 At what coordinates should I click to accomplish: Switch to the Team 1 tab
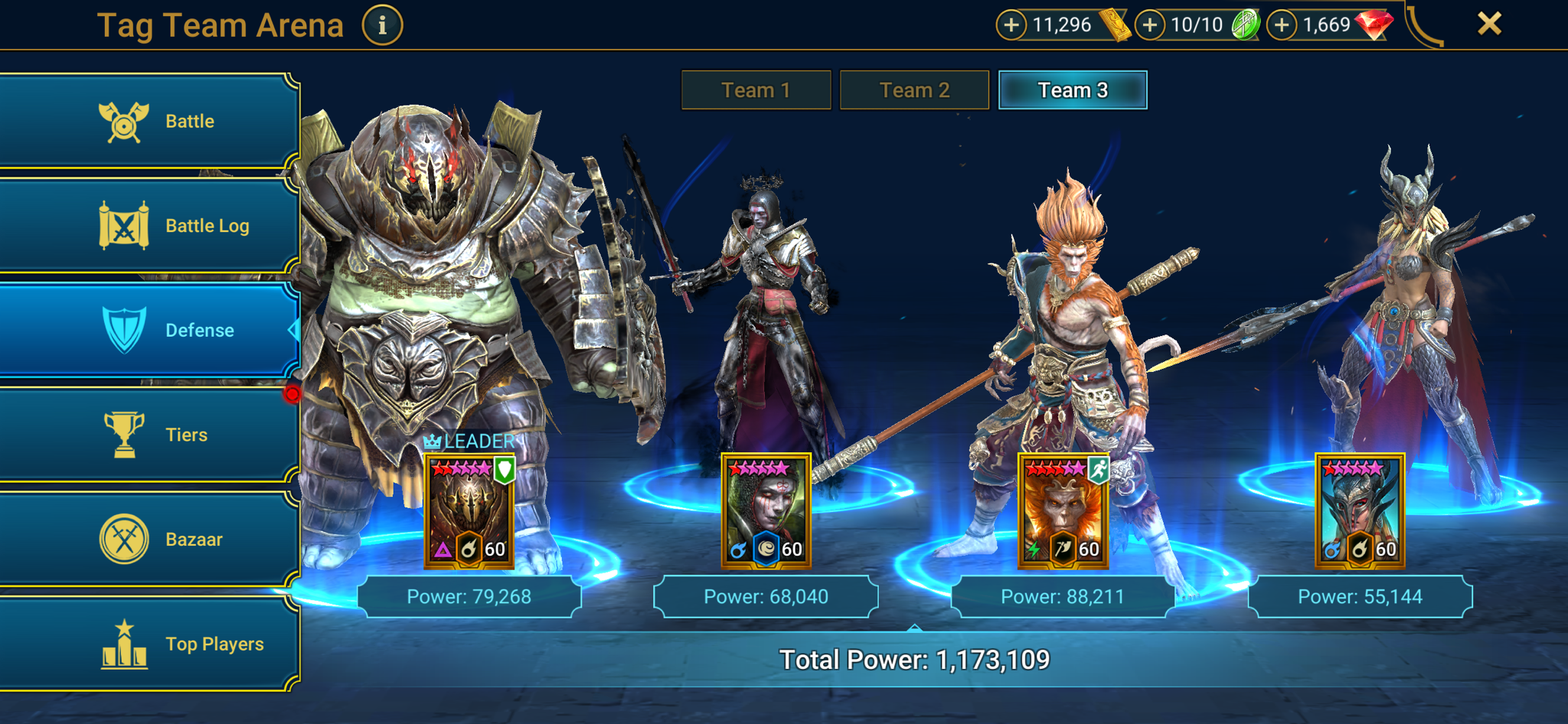click(756, 90)
